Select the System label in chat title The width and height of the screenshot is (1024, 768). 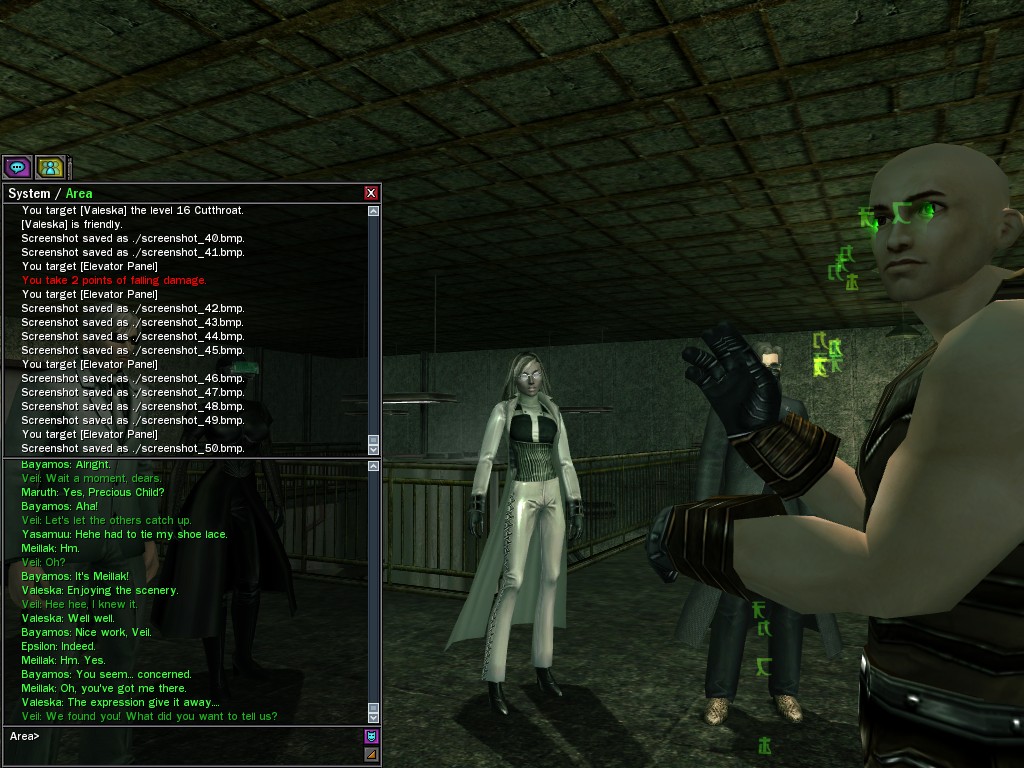[28, 193]
